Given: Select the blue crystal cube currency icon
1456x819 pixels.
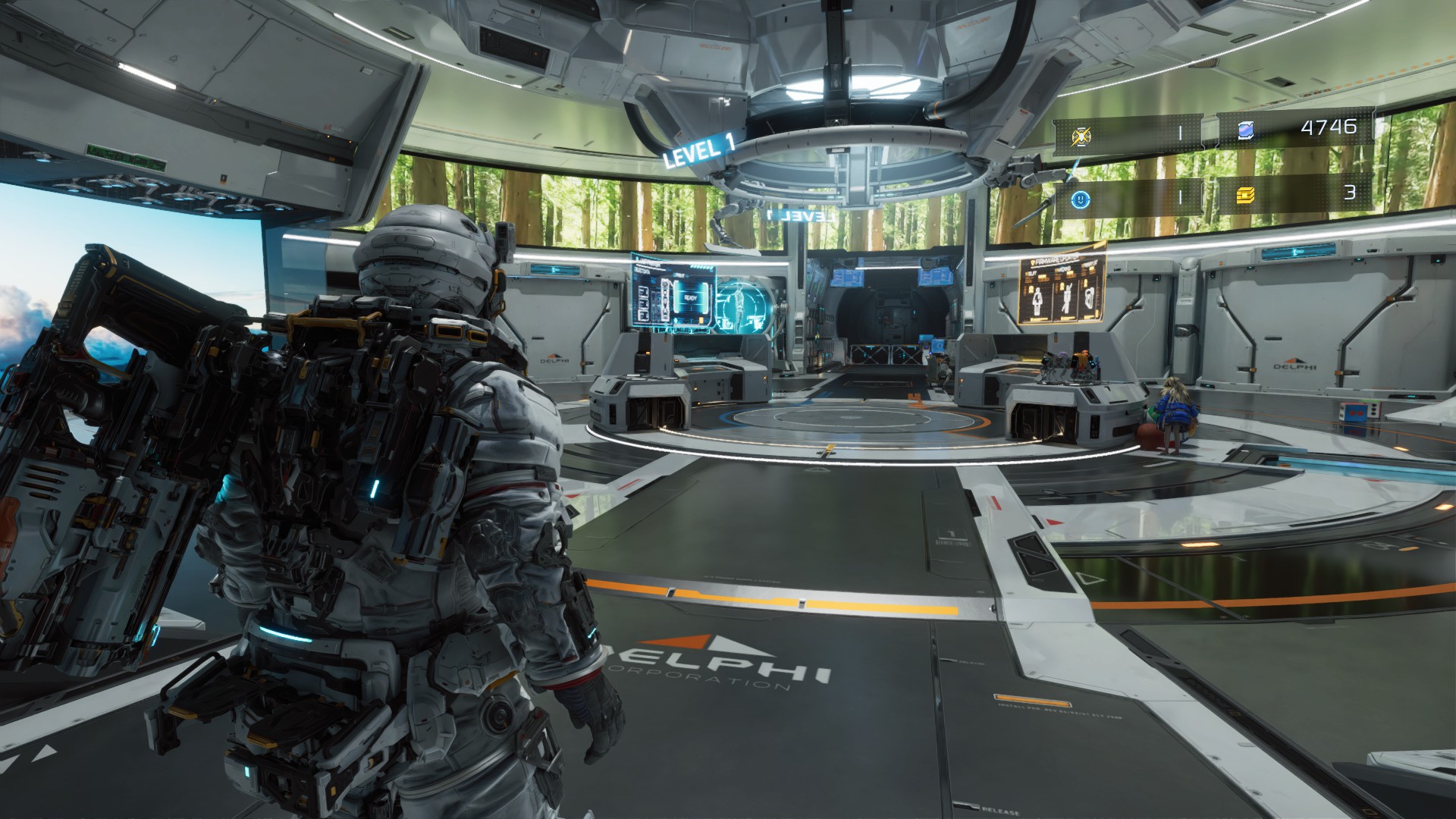Looking at the screenshot, I should [x=1244, y=131].
